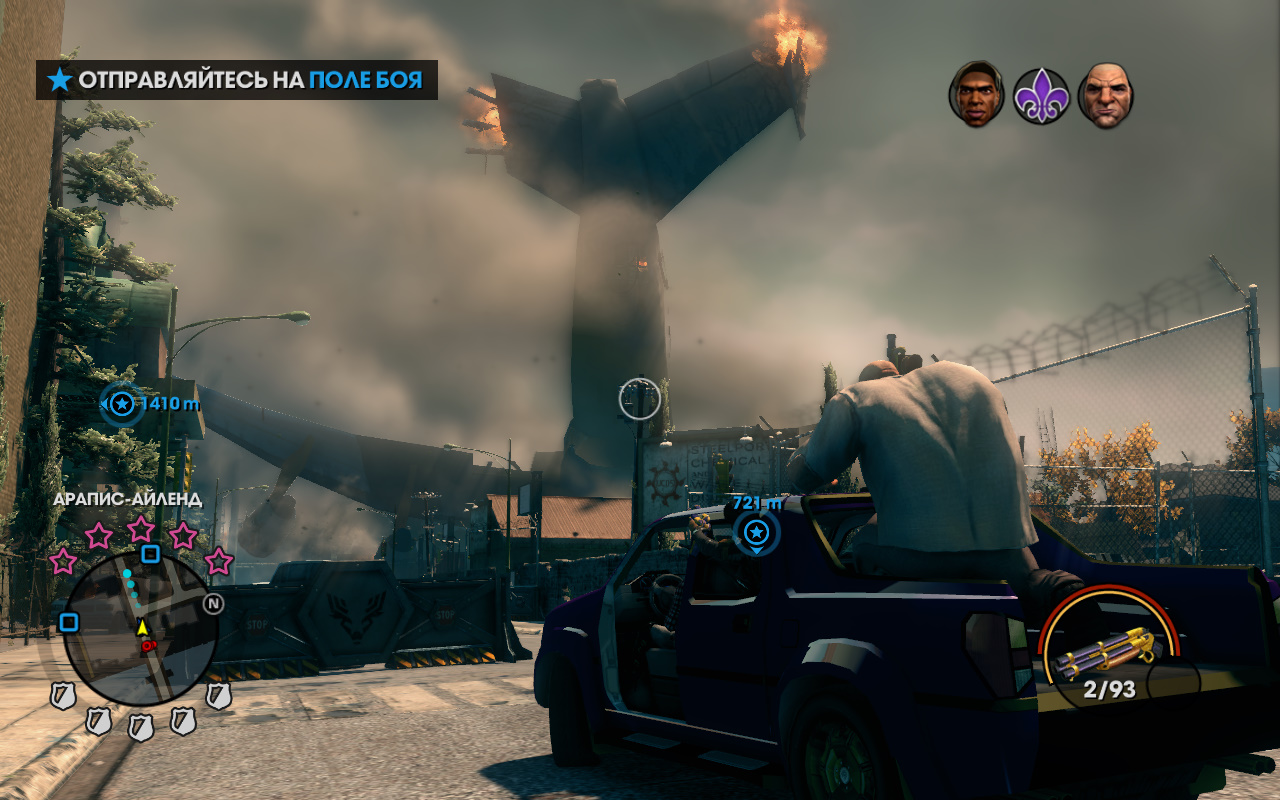Select the homie portrait with dark hair
Screen dimensions: 1280x800
click(976, 95)
